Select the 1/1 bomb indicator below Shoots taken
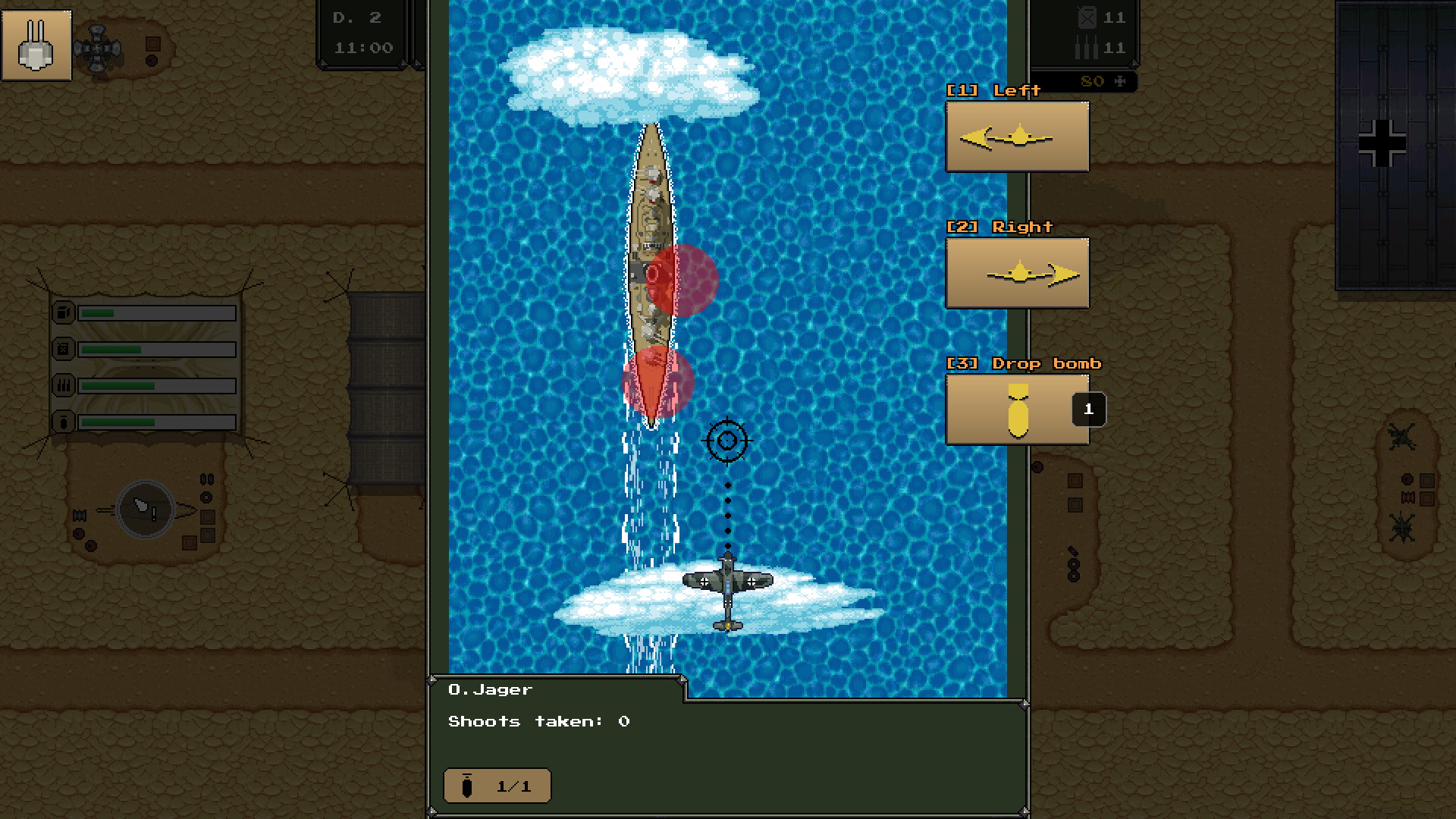Viewport: 1456px width, 819px height. pos(497,786)
